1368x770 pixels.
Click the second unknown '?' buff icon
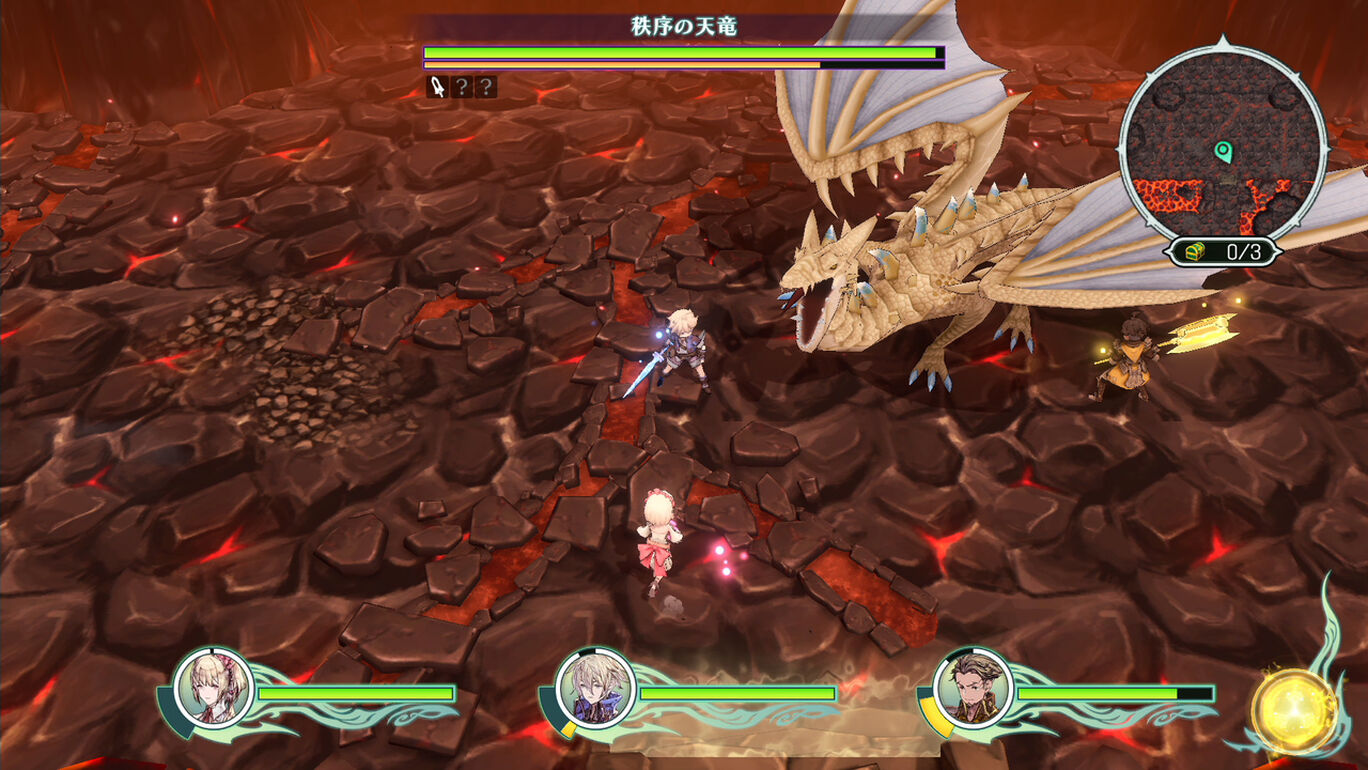486,88
